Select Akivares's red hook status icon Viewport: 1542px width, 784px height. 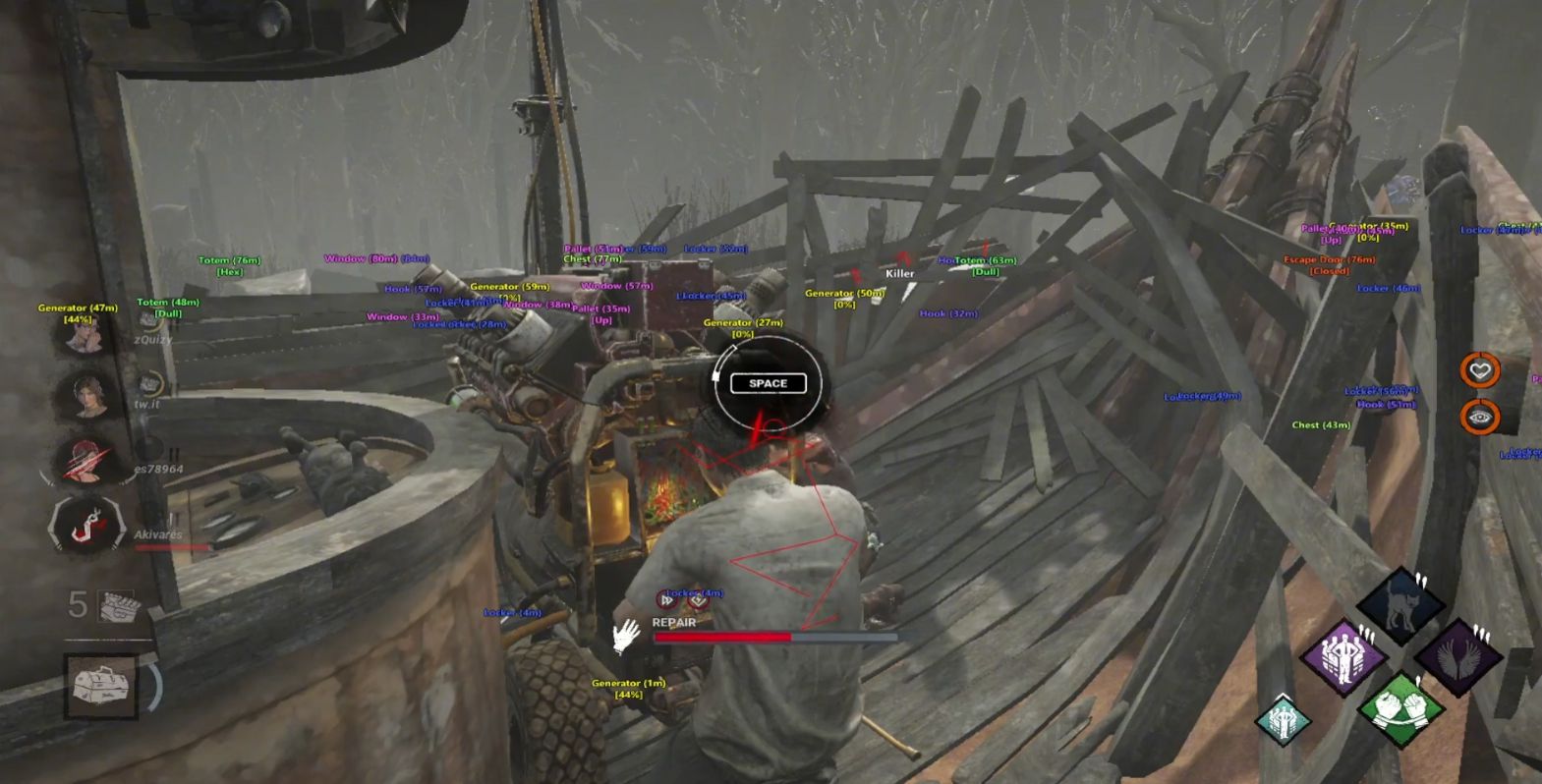(85, 524)
